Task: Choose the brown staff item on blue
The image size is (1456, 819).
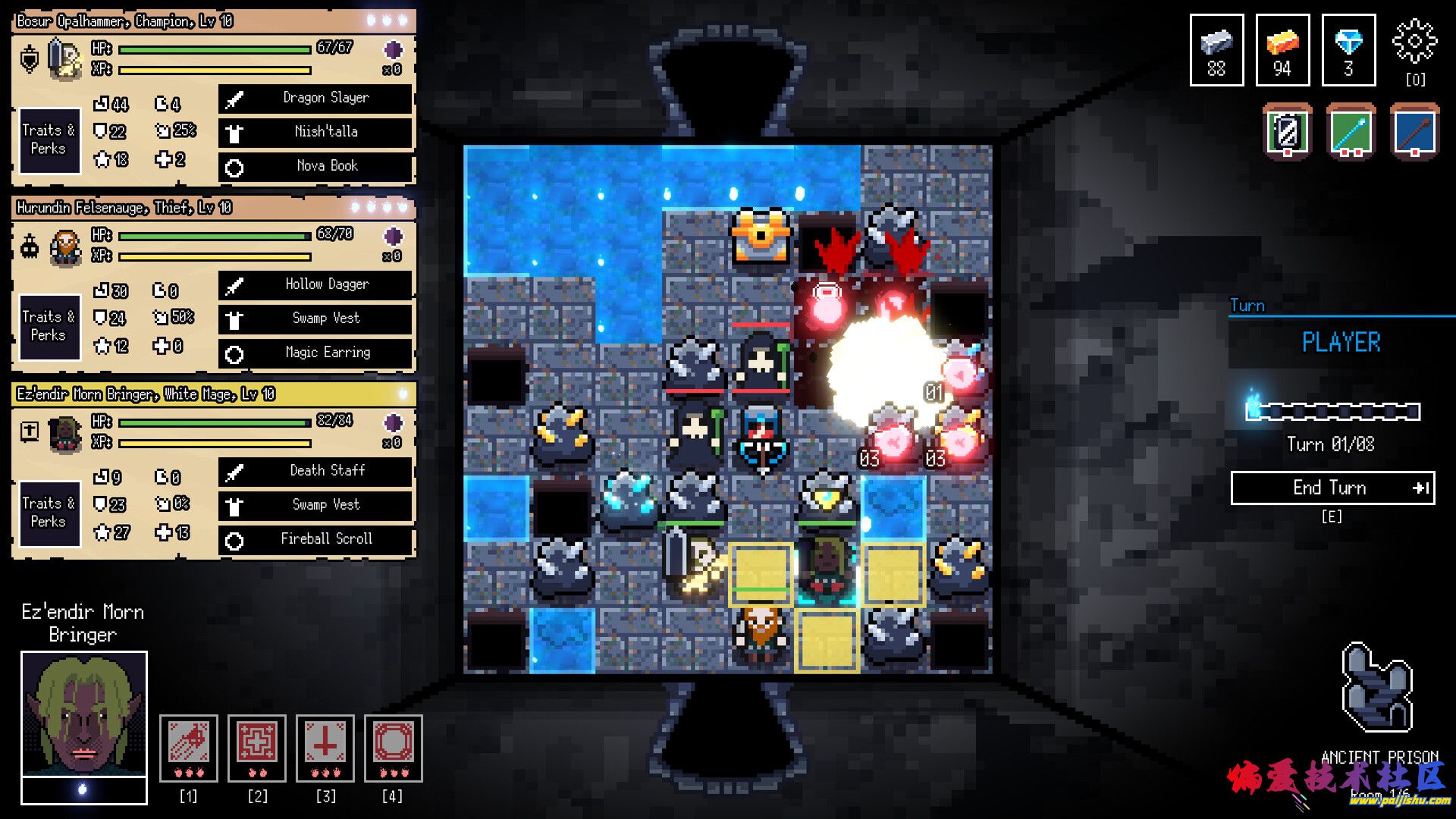Action: click(1414, 132)
